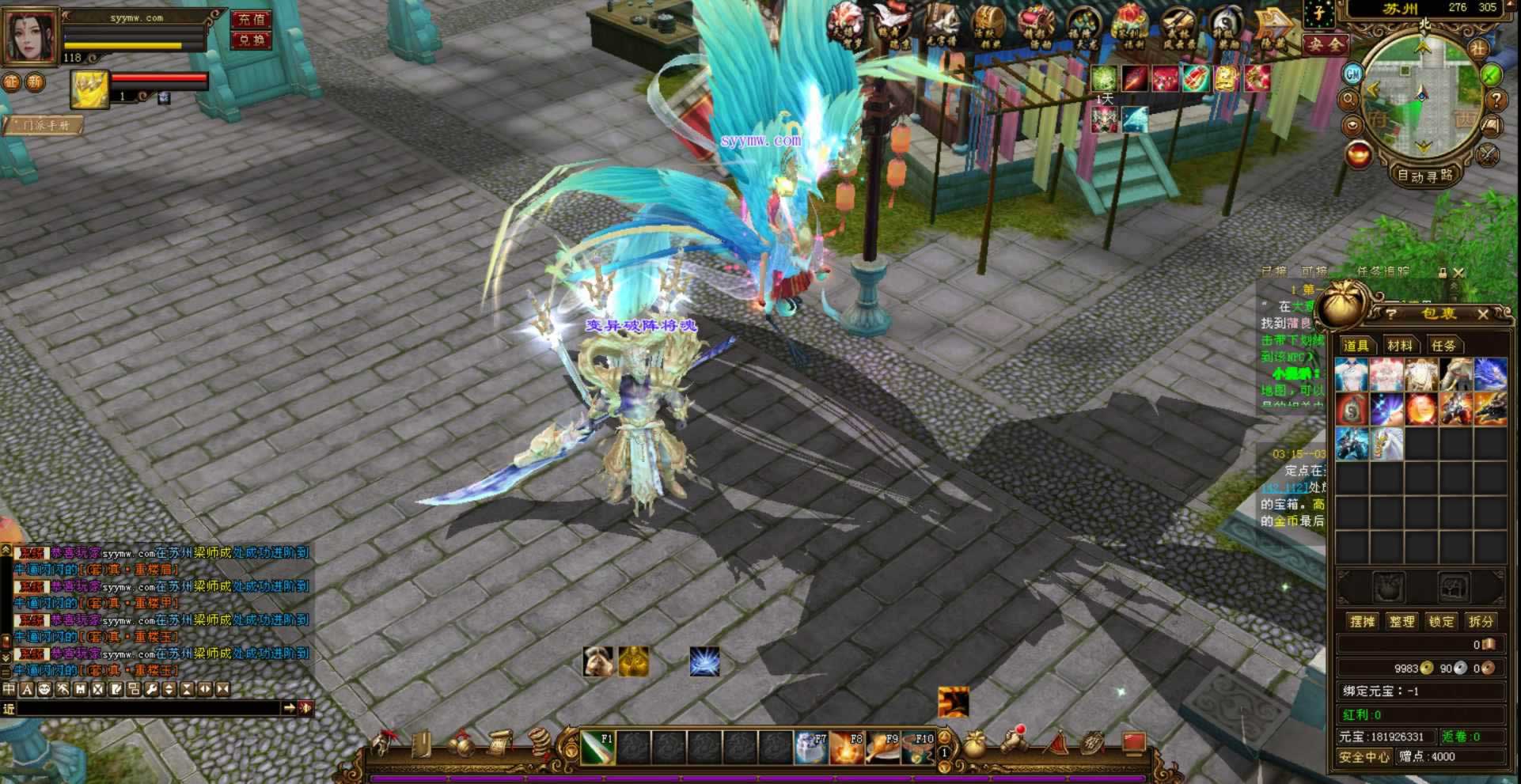The image size is (1521, 784).
Task: Click the 整理 sort button
Action: (x=1402, y=622)
